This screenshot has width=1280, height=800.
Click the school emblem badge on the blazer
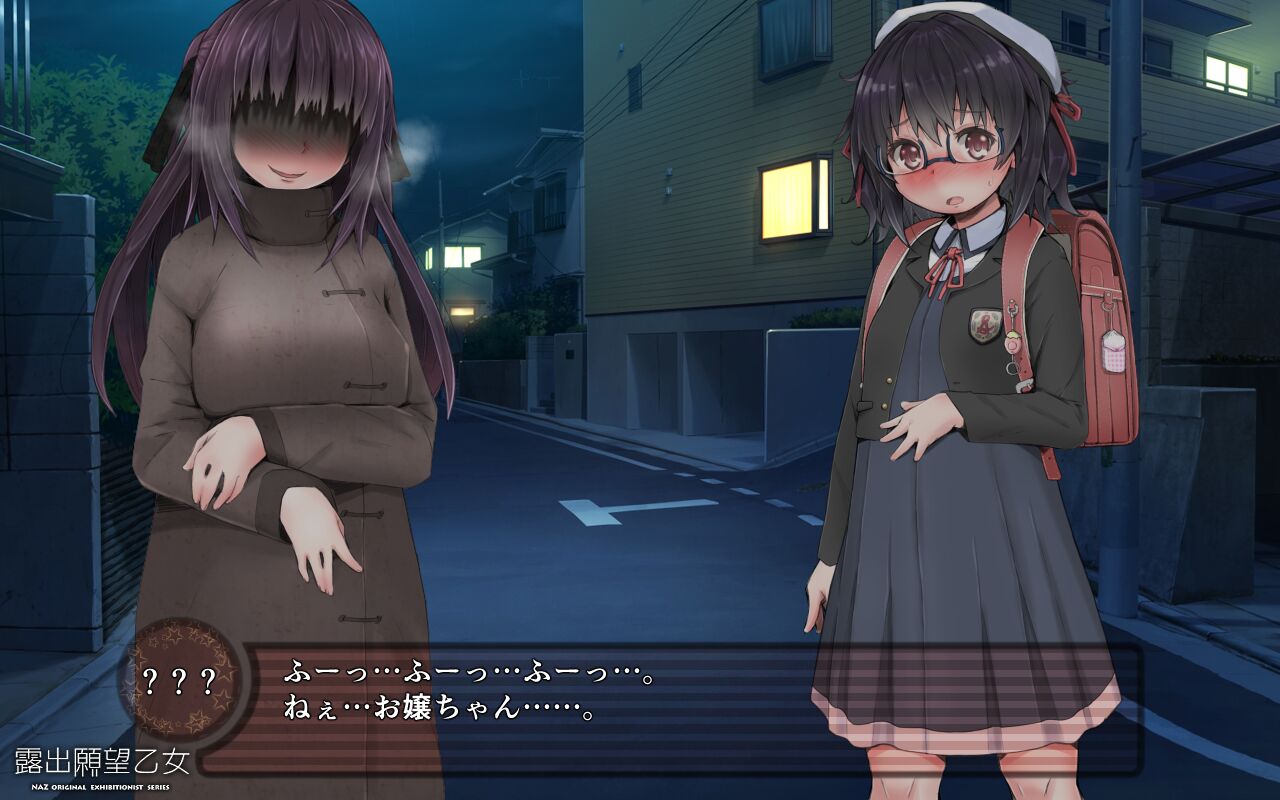(985, 322)
